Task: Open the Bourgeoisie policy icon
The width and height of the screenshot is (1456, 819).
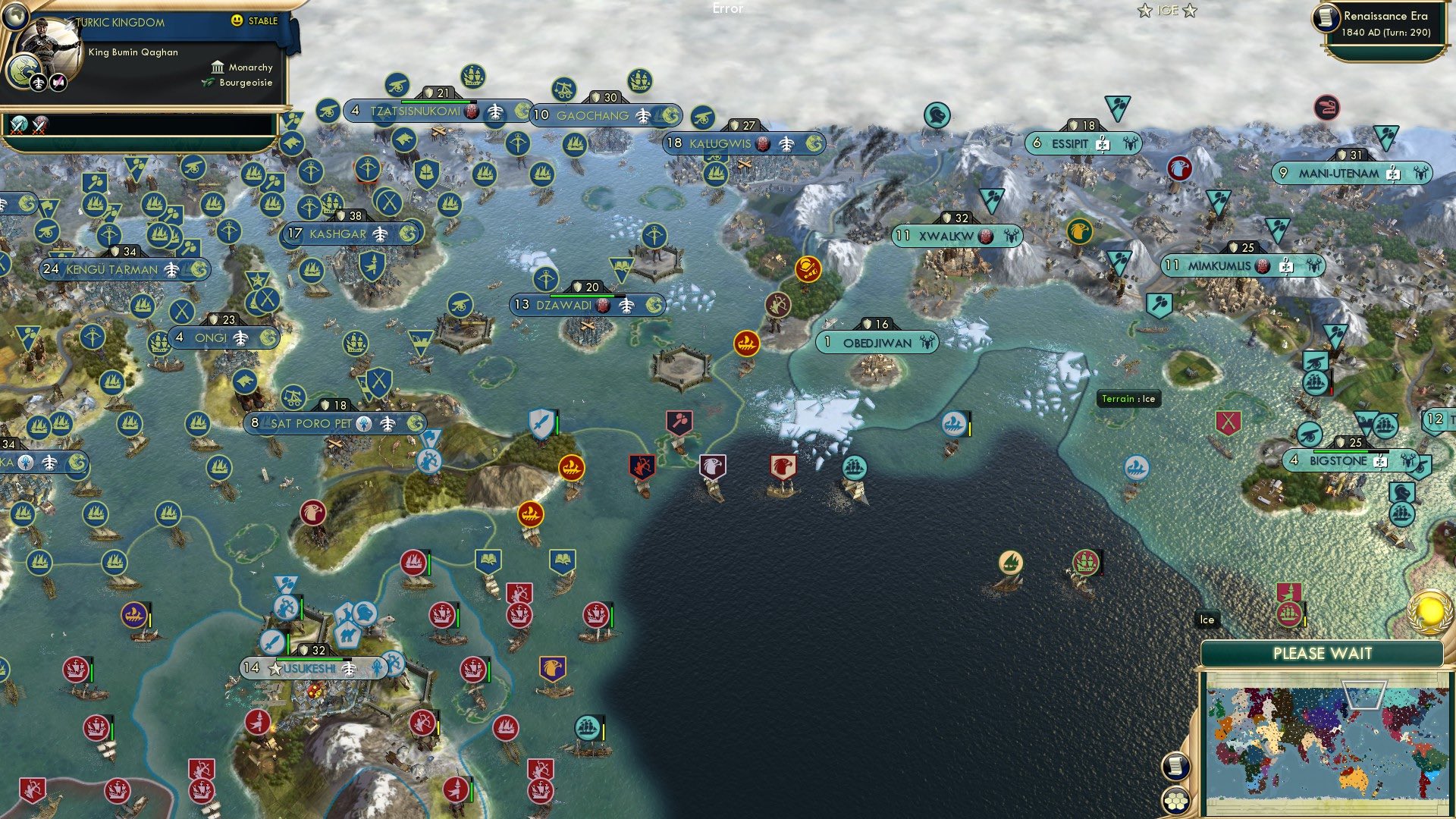Action: 207,82
